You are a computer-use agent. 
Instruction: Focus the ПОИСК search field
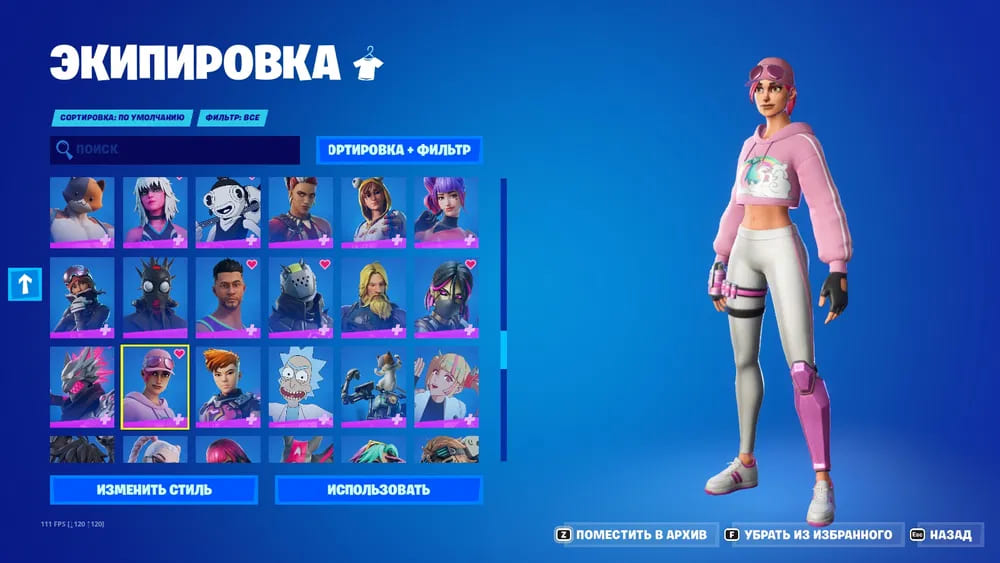175,150
